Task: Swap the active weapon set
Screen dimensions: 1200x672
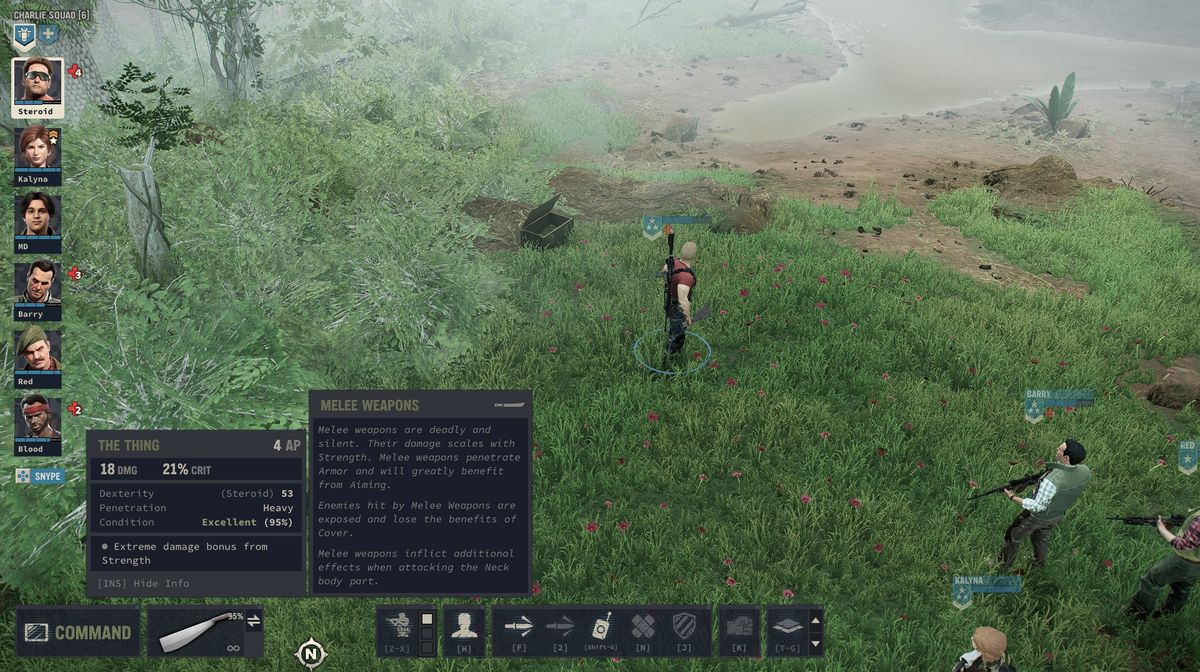Action: [x=254, y=621]
